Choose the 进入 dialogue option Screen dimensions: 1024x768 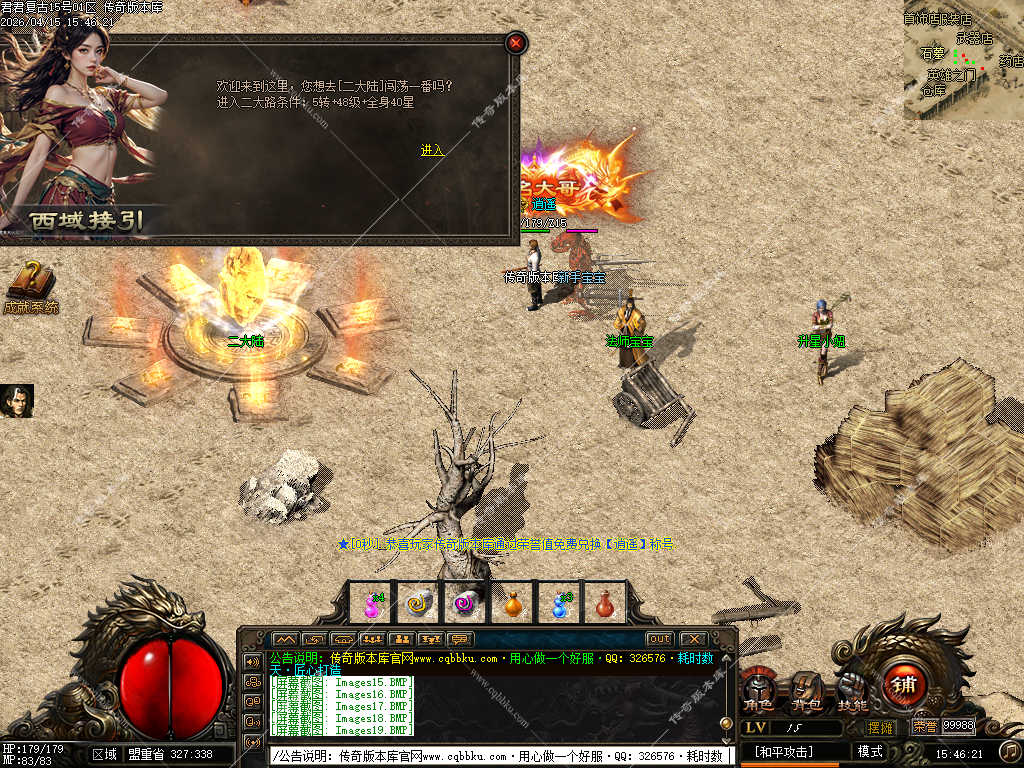pyautogui.click(x=432, y=150)
